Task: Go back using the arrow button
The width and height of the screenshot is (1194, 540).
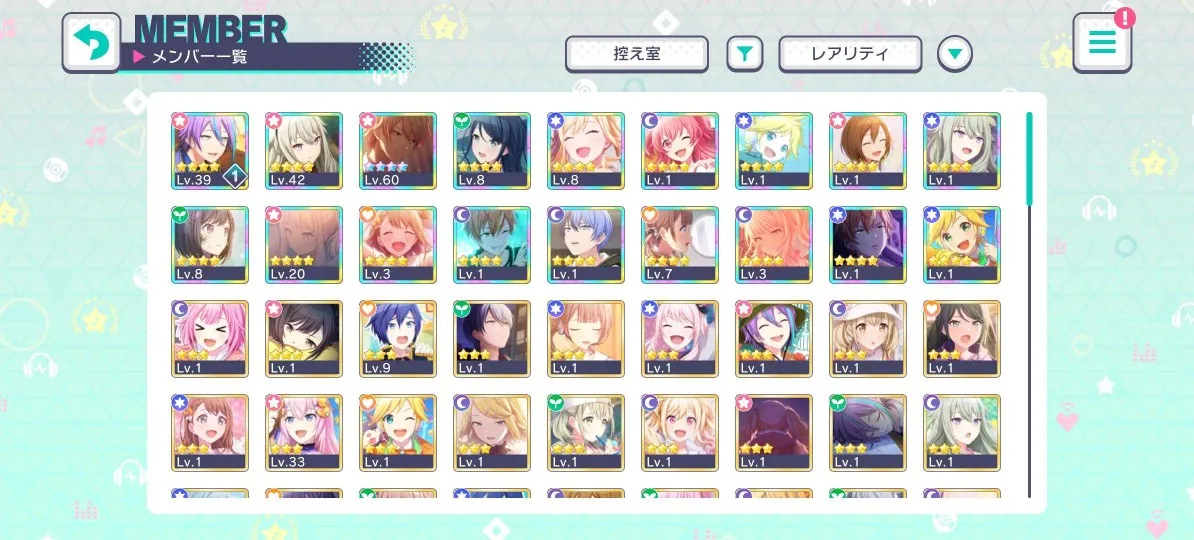Action: click(91, 43)
